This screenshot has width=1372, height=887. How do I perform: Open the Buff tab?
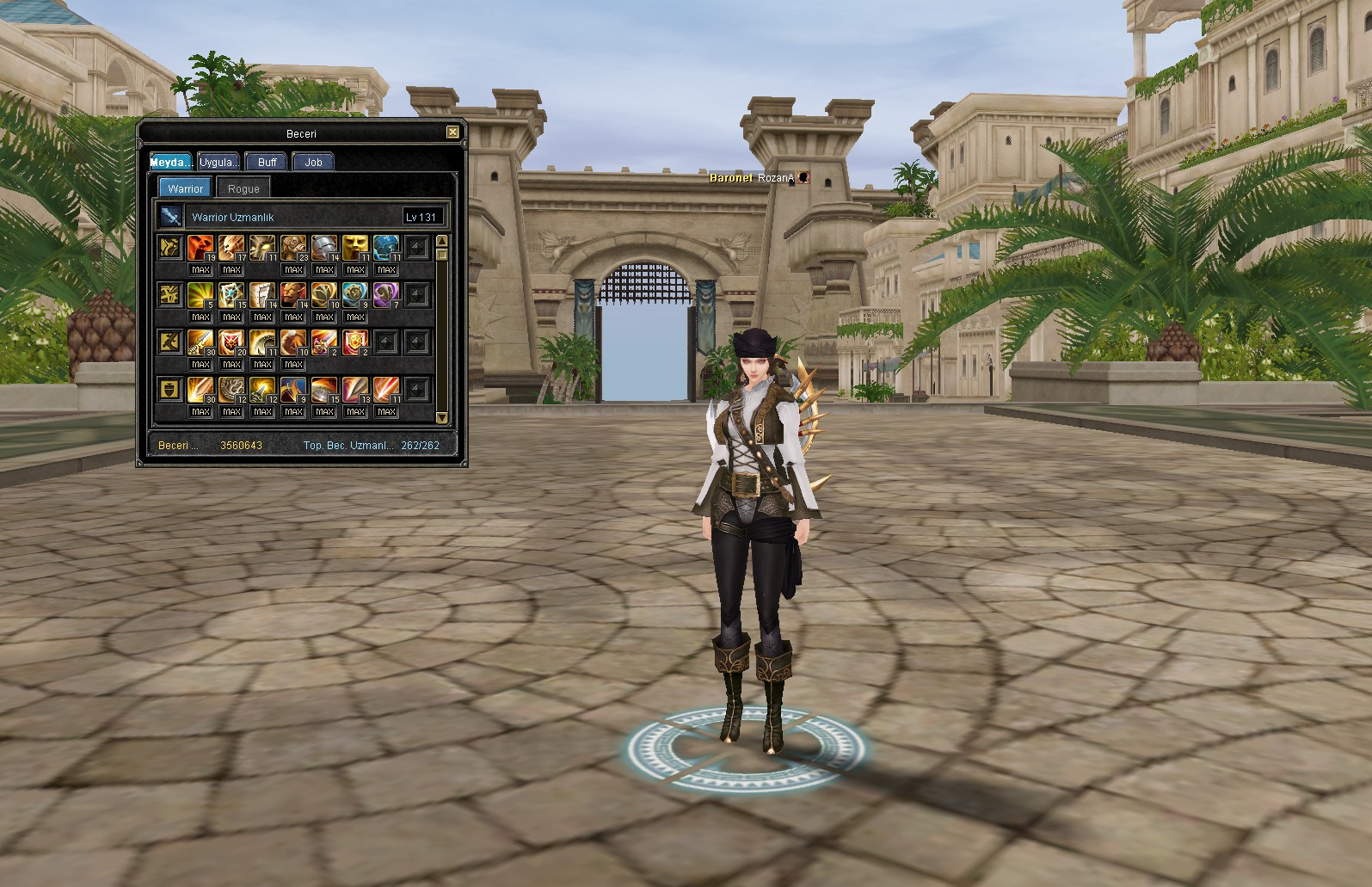pyautogui.click(x=267, y=162)
